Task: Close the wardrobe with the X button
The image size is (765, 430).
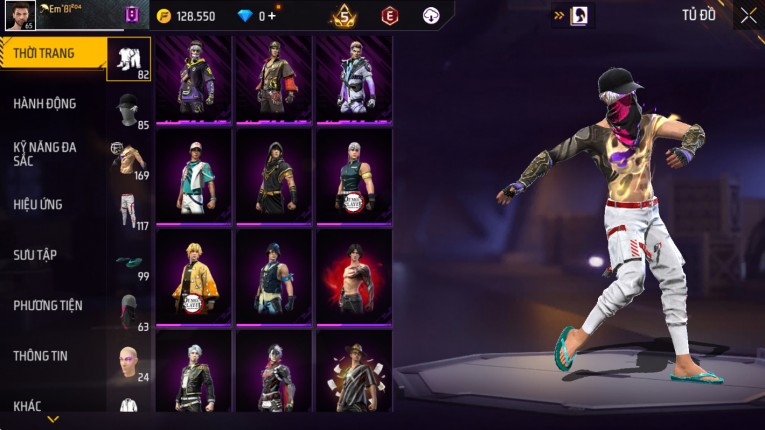Action: (748, 15)
